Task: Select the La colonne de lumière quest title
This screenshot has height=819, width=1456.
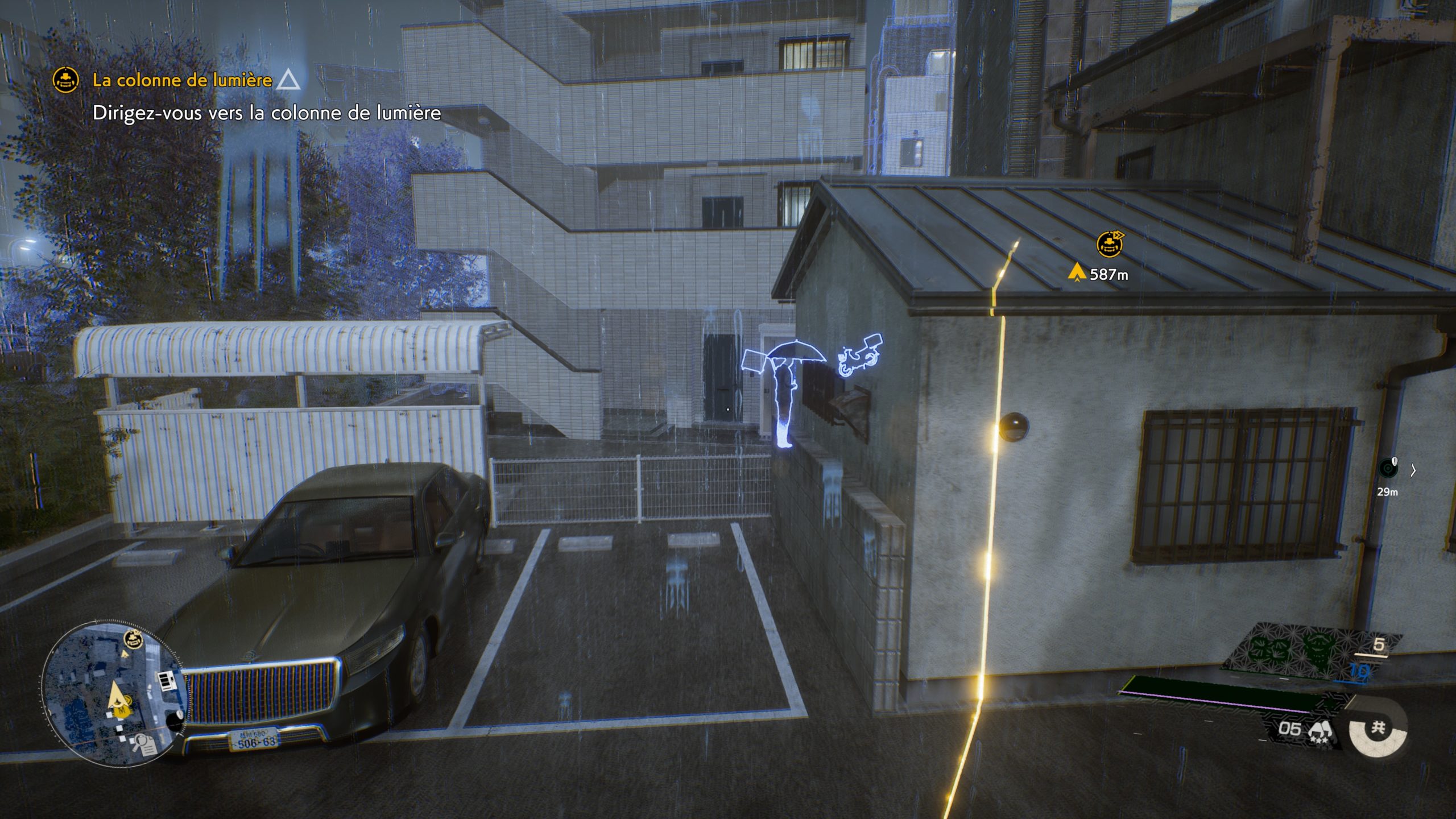Action: 182,80
